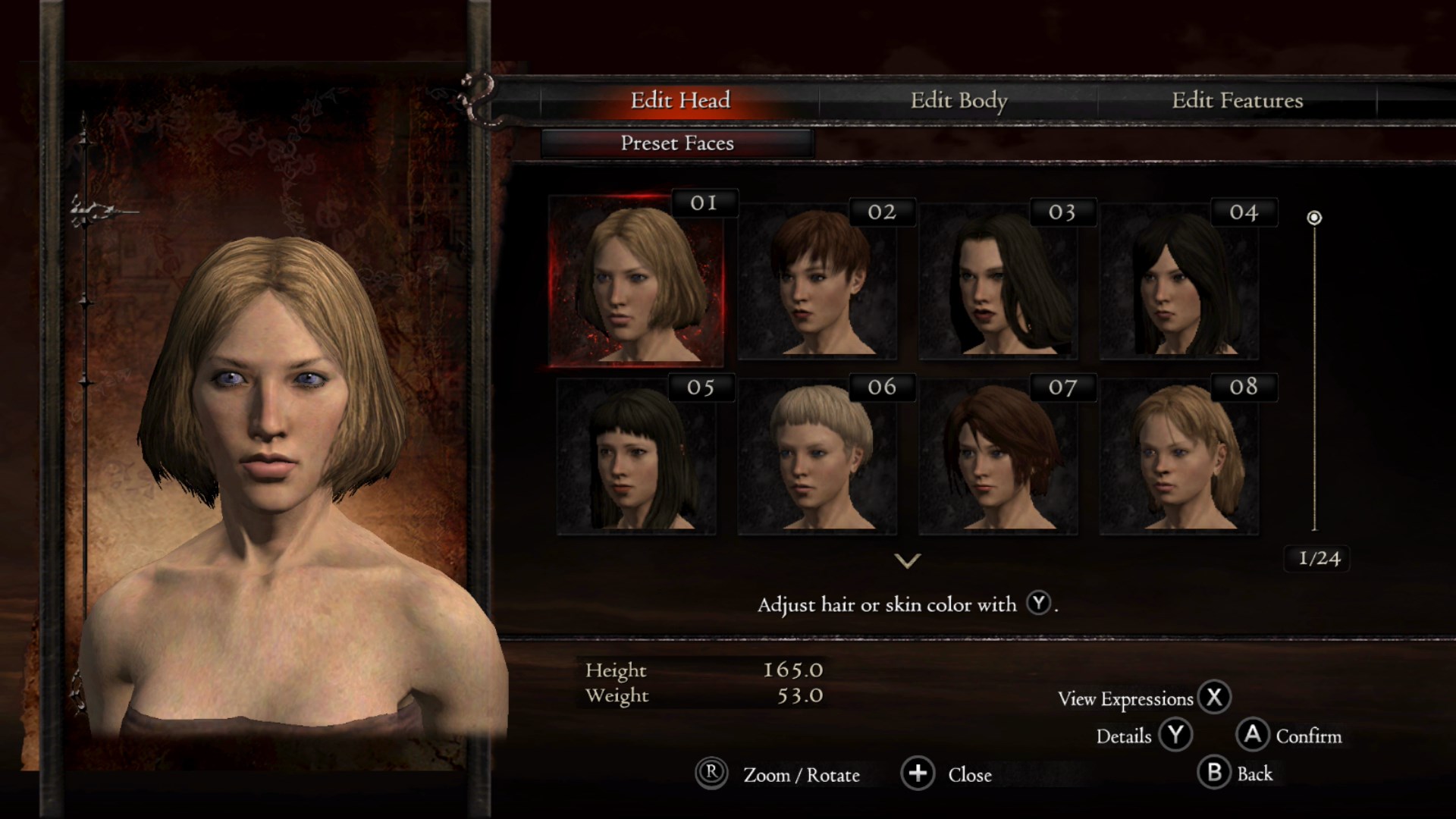
Task: Pick preset face 03 with long dark hair
Action: pos(998,282)
